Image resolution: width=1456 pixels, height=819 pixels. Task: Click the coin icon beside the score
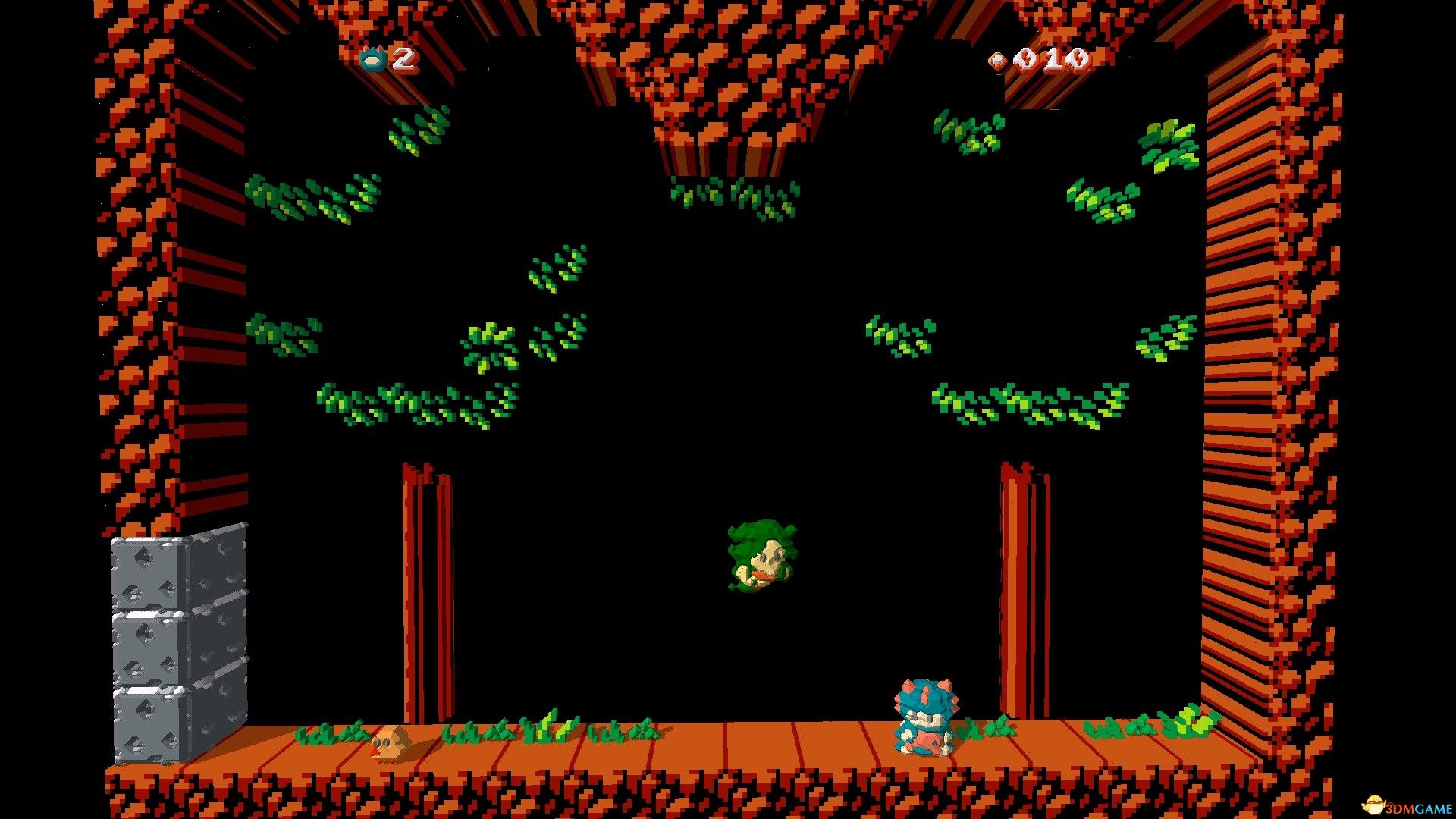click(997, 59)
